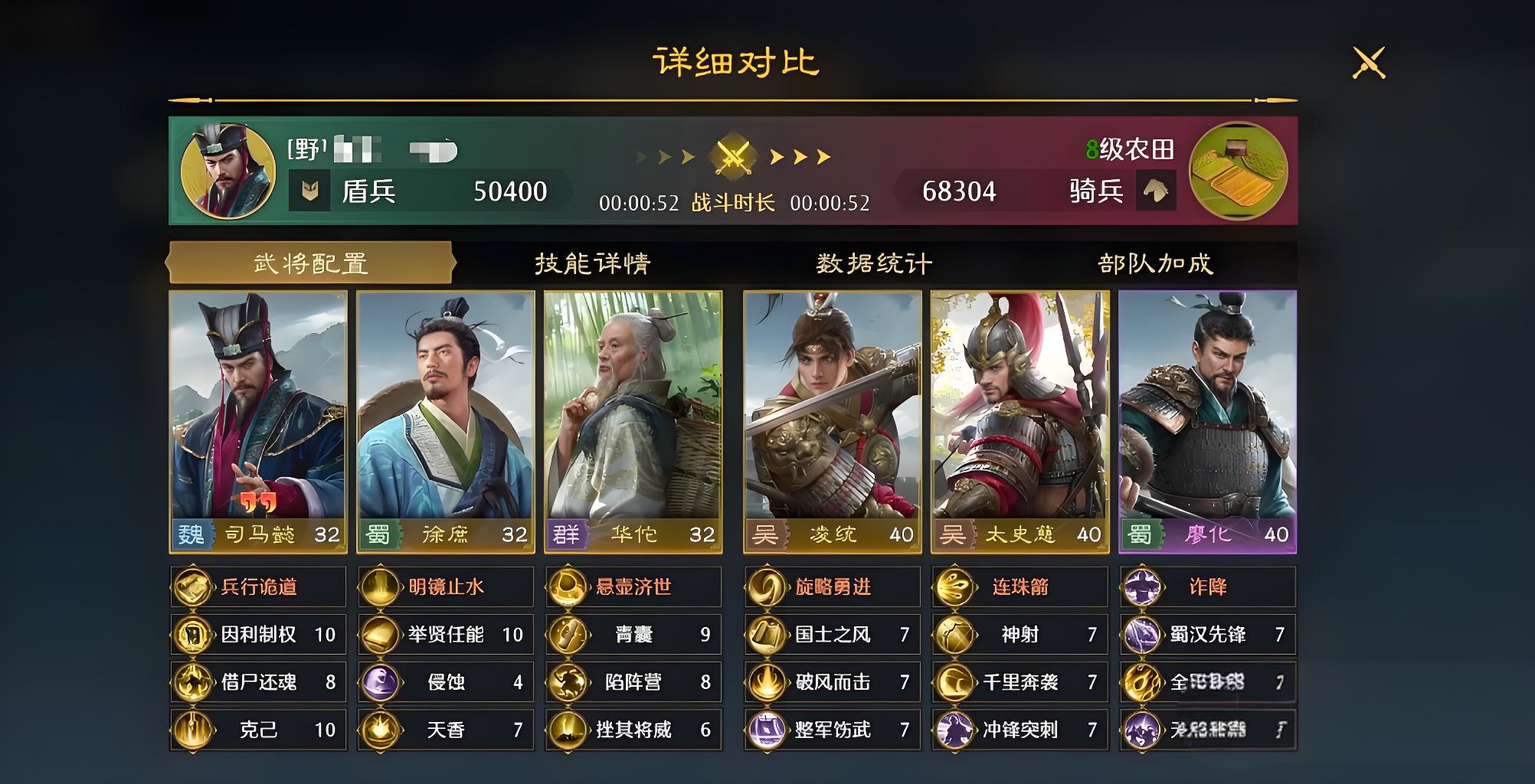Open the 明镜止水 skill details

[446, 587]
